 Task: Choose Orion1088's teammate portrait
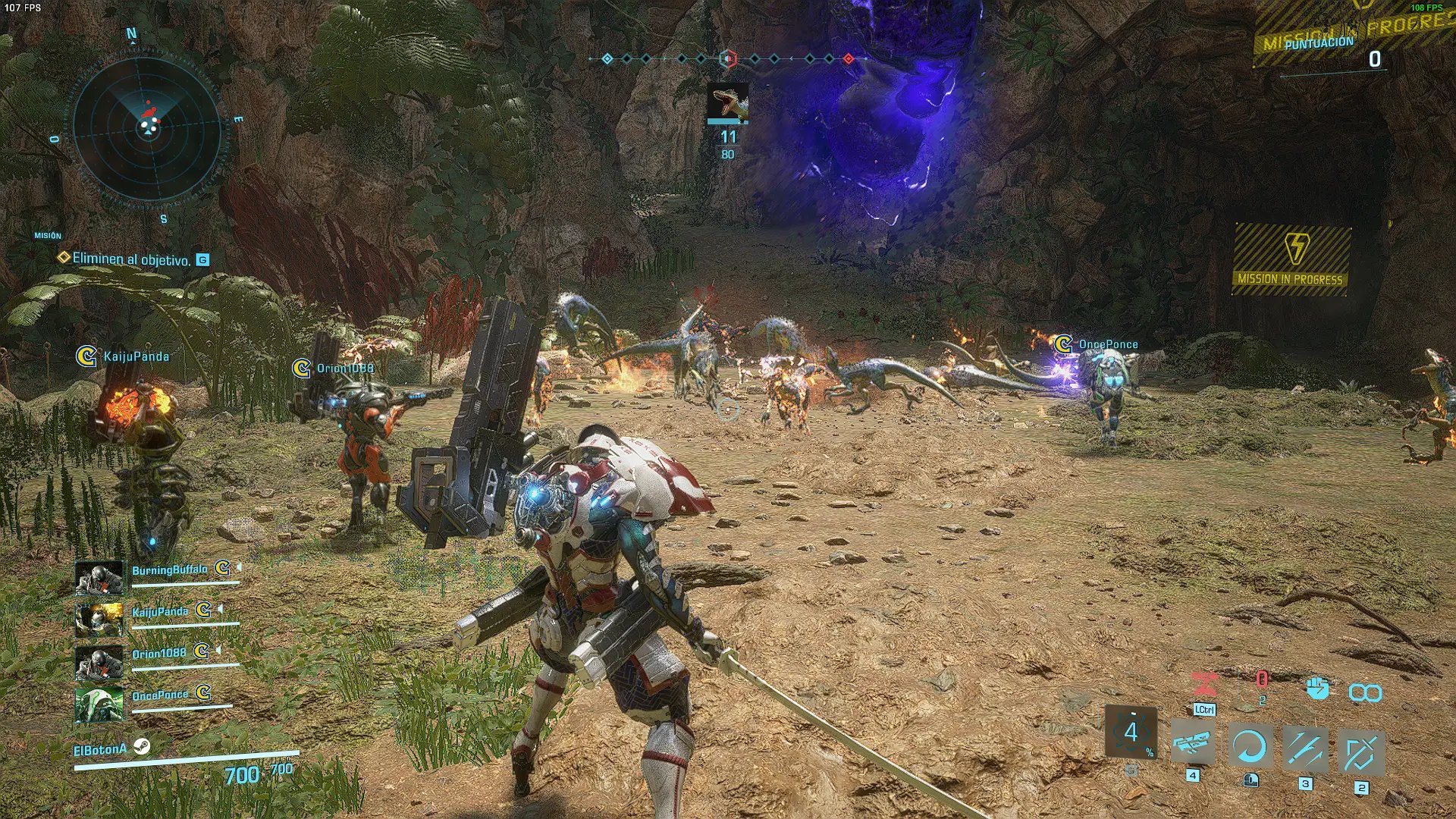(99, 662)
